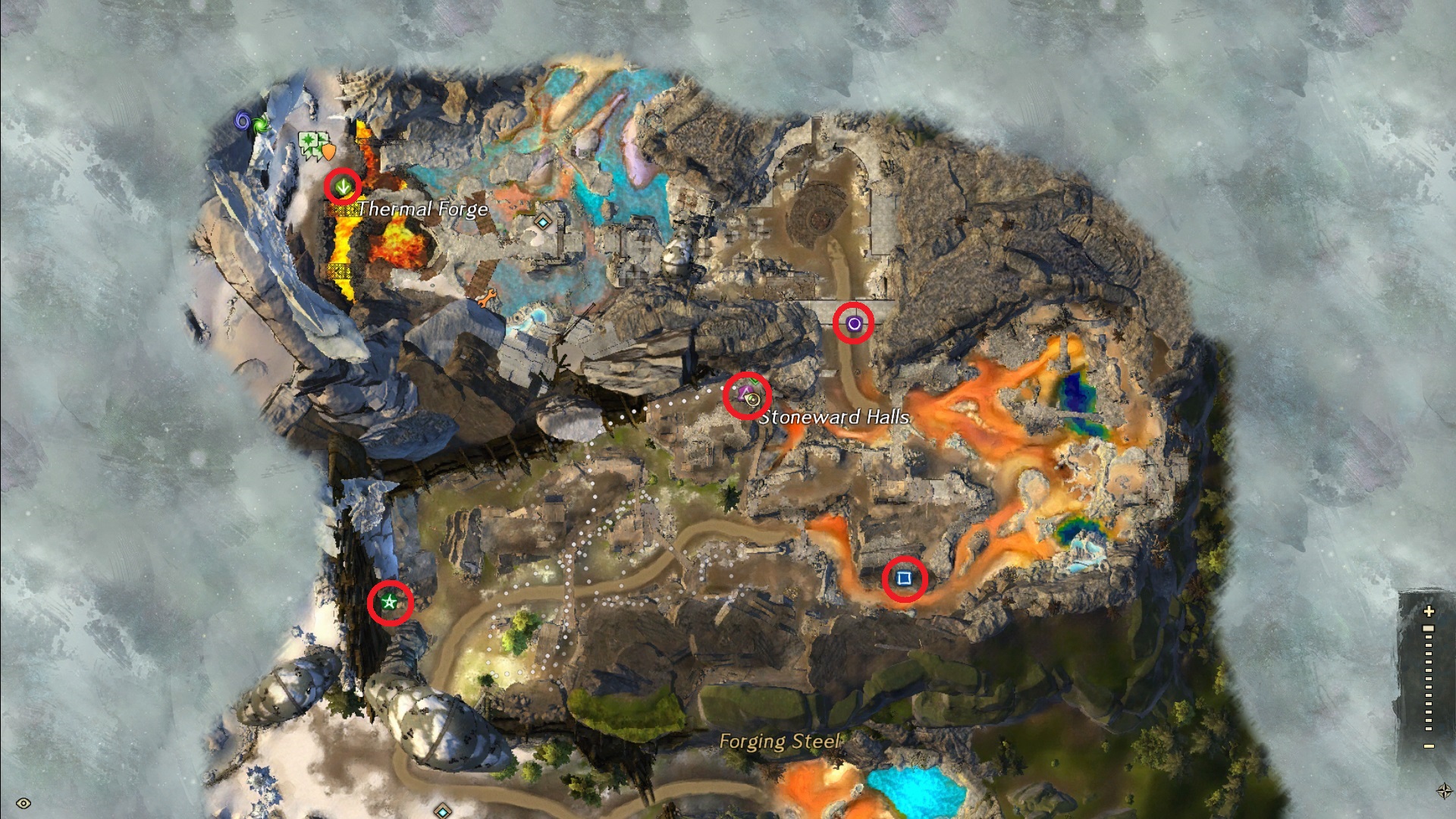This screenshot has height=819, width=1456.
Task: Select the blue square map marker
Action: (x=904, y=579)
